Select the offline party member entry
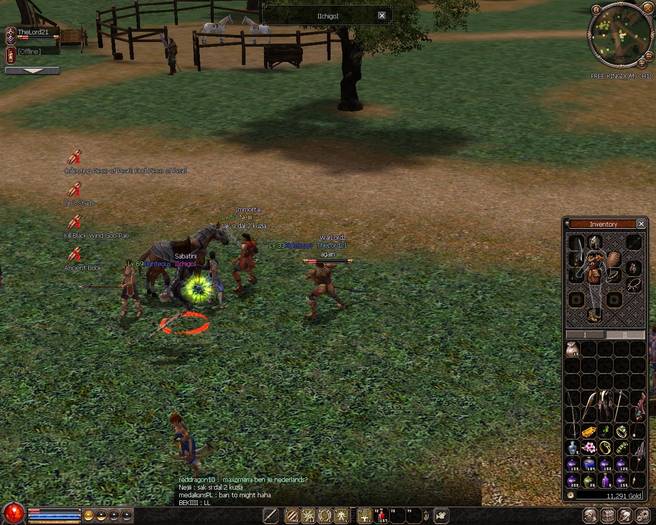656x525 pixels. (32, 51)
